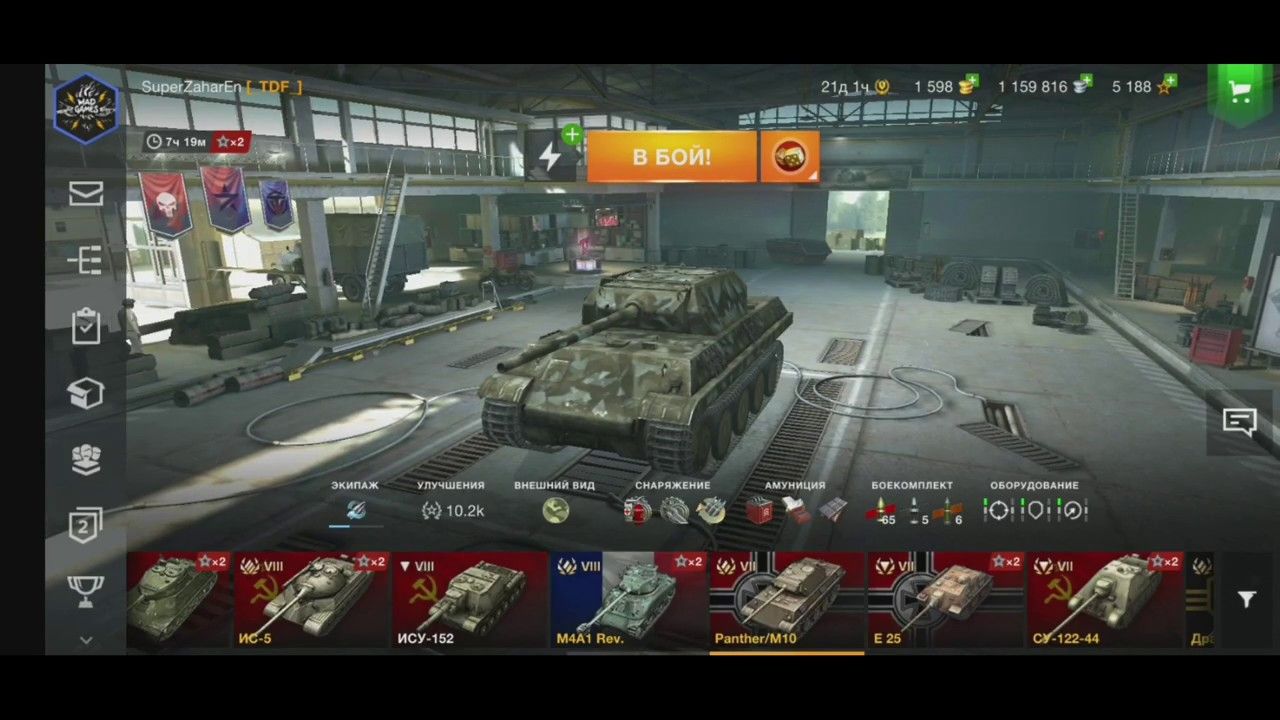The width and height of the screenshot is (1280, 720).
Task: Open the missions clipboard icon in sidebar
Action: [x=85, y=326]
